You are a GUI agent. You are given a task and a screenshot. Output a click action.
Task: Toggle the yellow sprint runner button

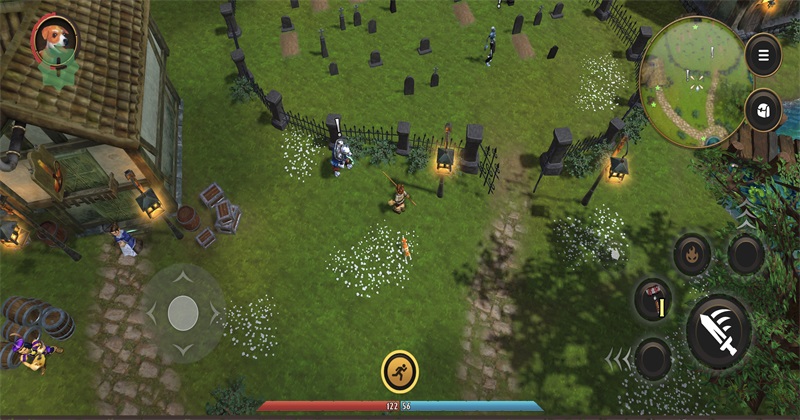coord(400,371)
